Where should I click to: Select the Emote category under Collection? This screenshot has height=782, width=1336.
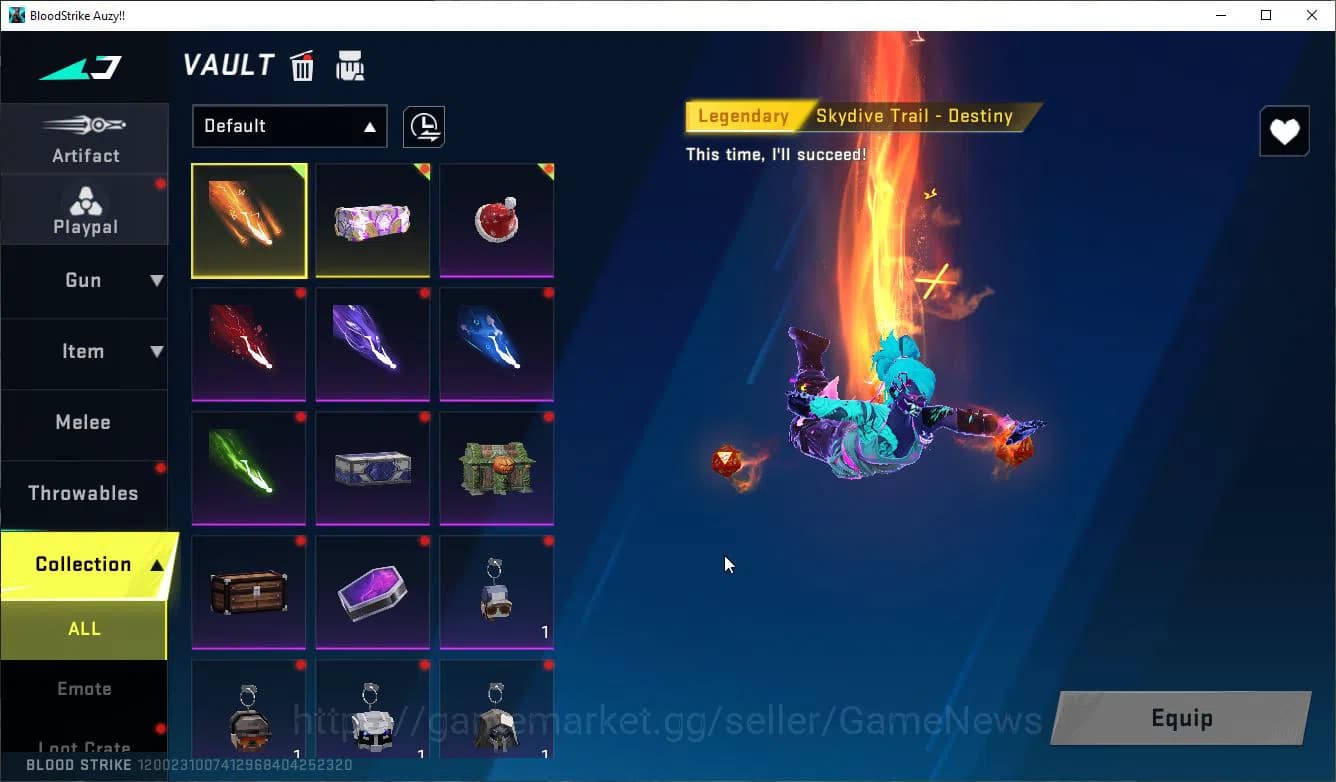85,688
